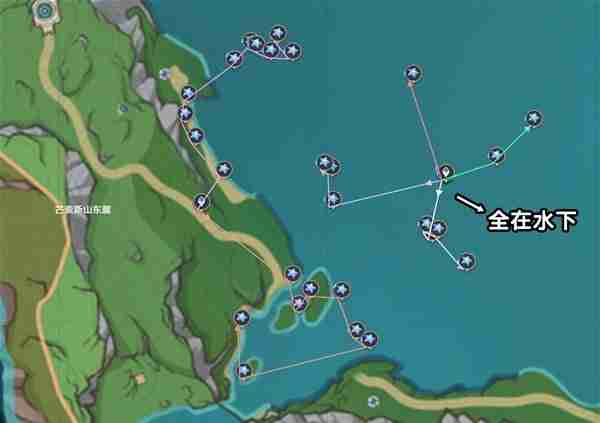Select the Statue of the Seven icon
Screen dimensions: 600x423
(x=45, y=11)
